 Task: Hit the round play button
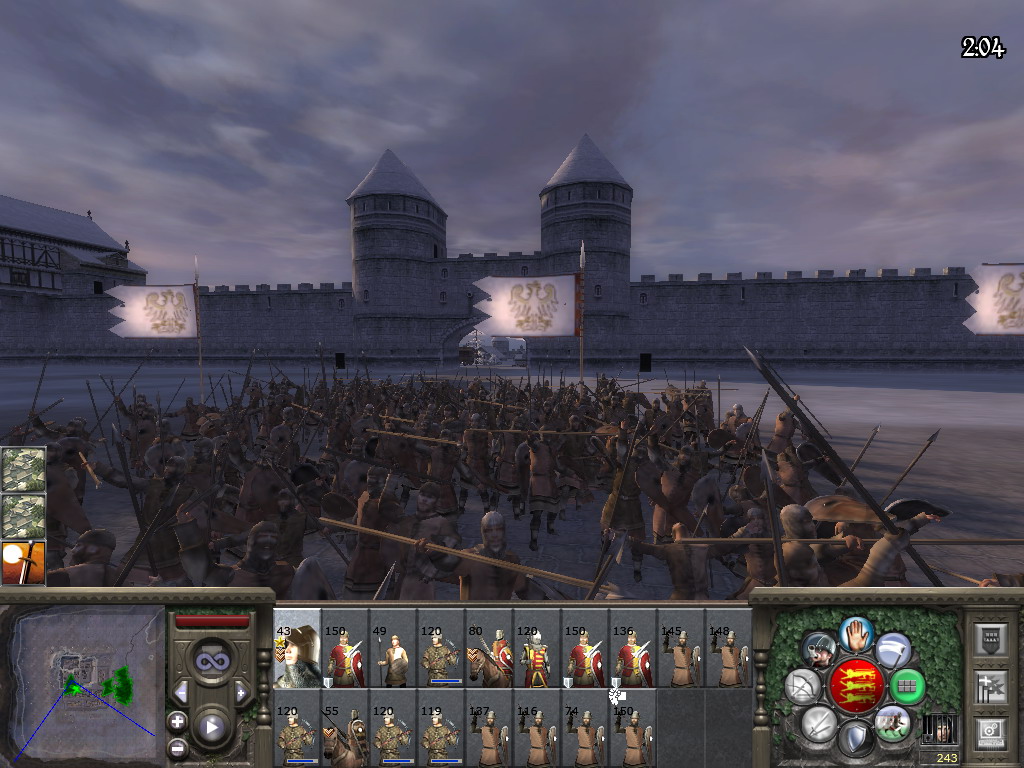[x=212, y=727]
